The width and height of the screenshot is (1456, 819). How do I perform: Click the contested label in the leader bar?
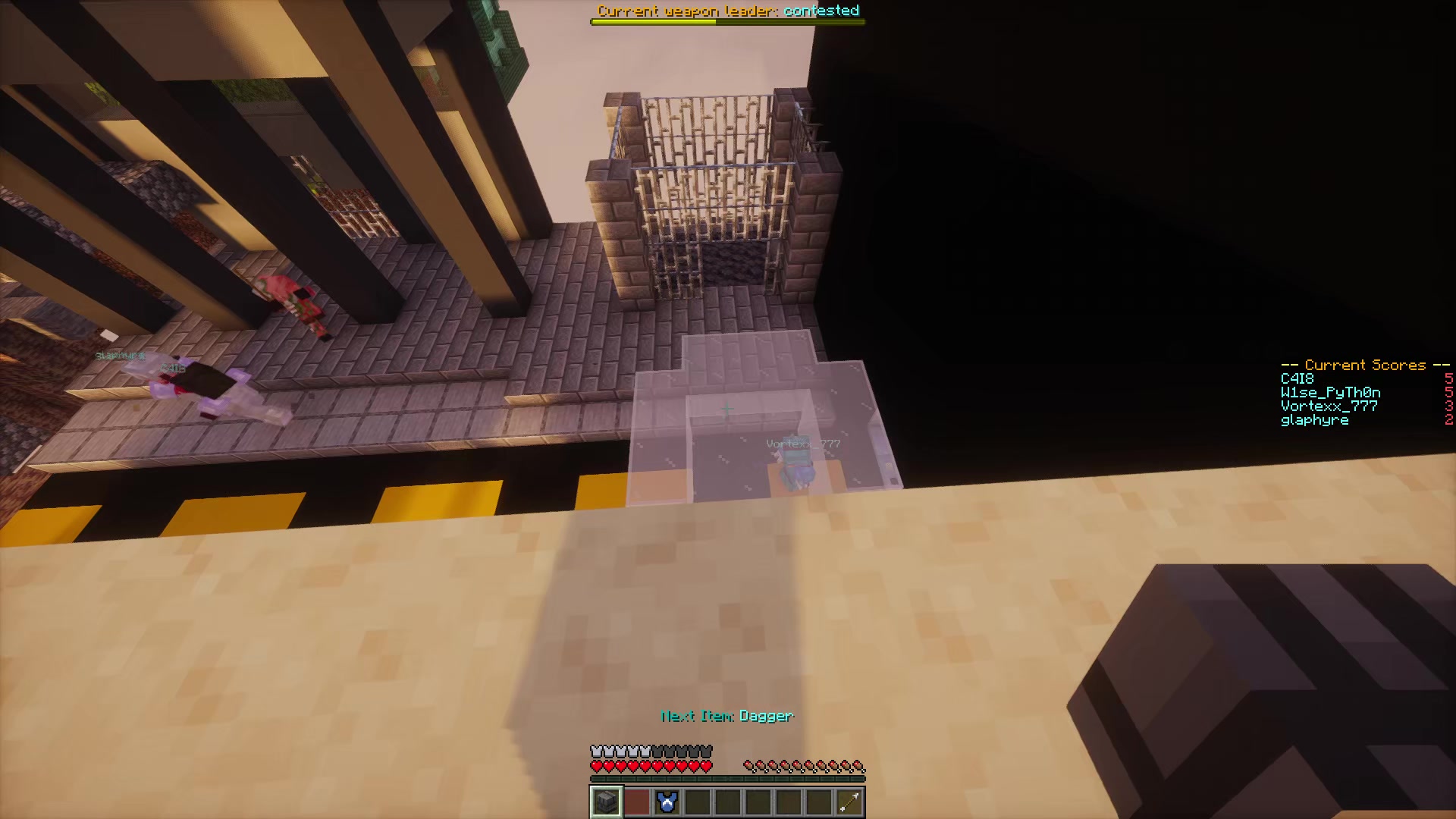pos(821,11)
